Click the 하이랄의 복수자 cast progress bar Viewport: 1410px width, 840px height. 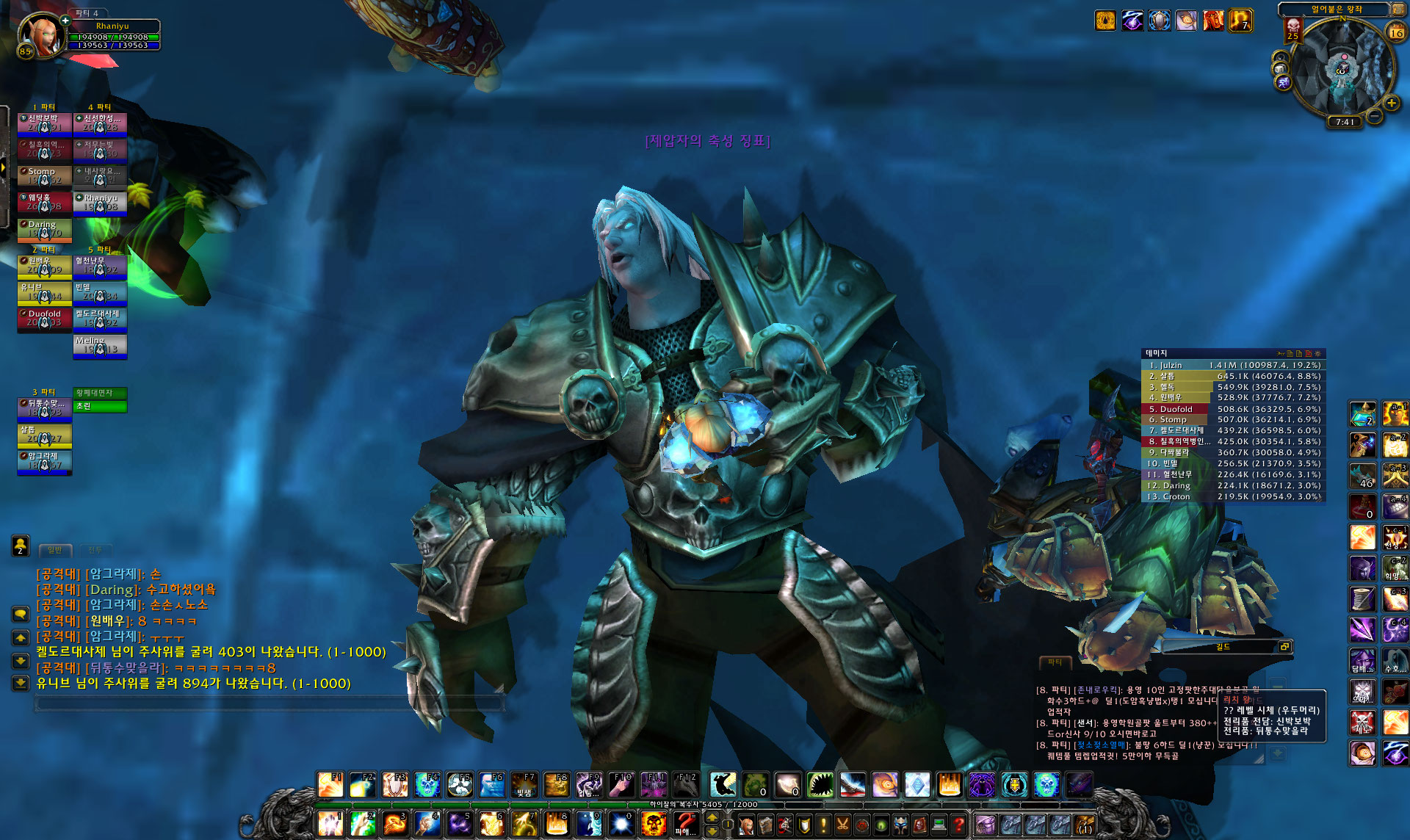705,805
